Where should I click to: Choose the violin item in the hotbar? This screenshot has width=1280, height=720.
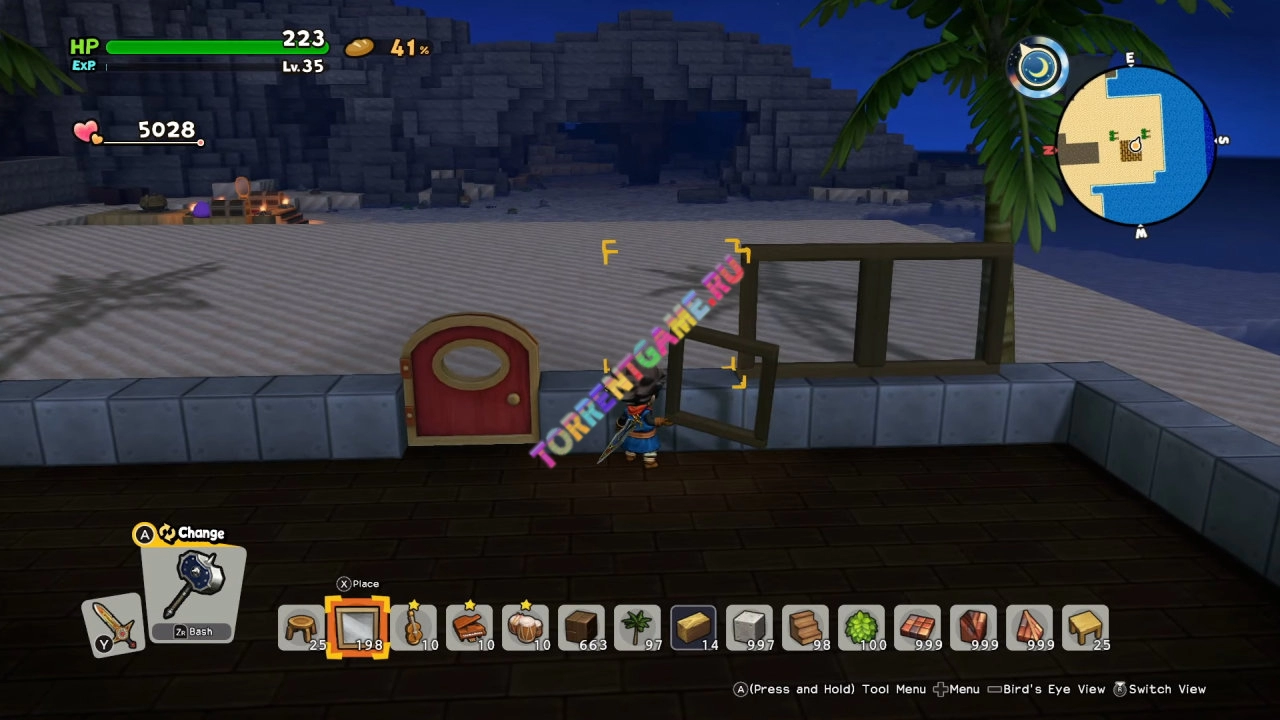(x=413, y=629)
